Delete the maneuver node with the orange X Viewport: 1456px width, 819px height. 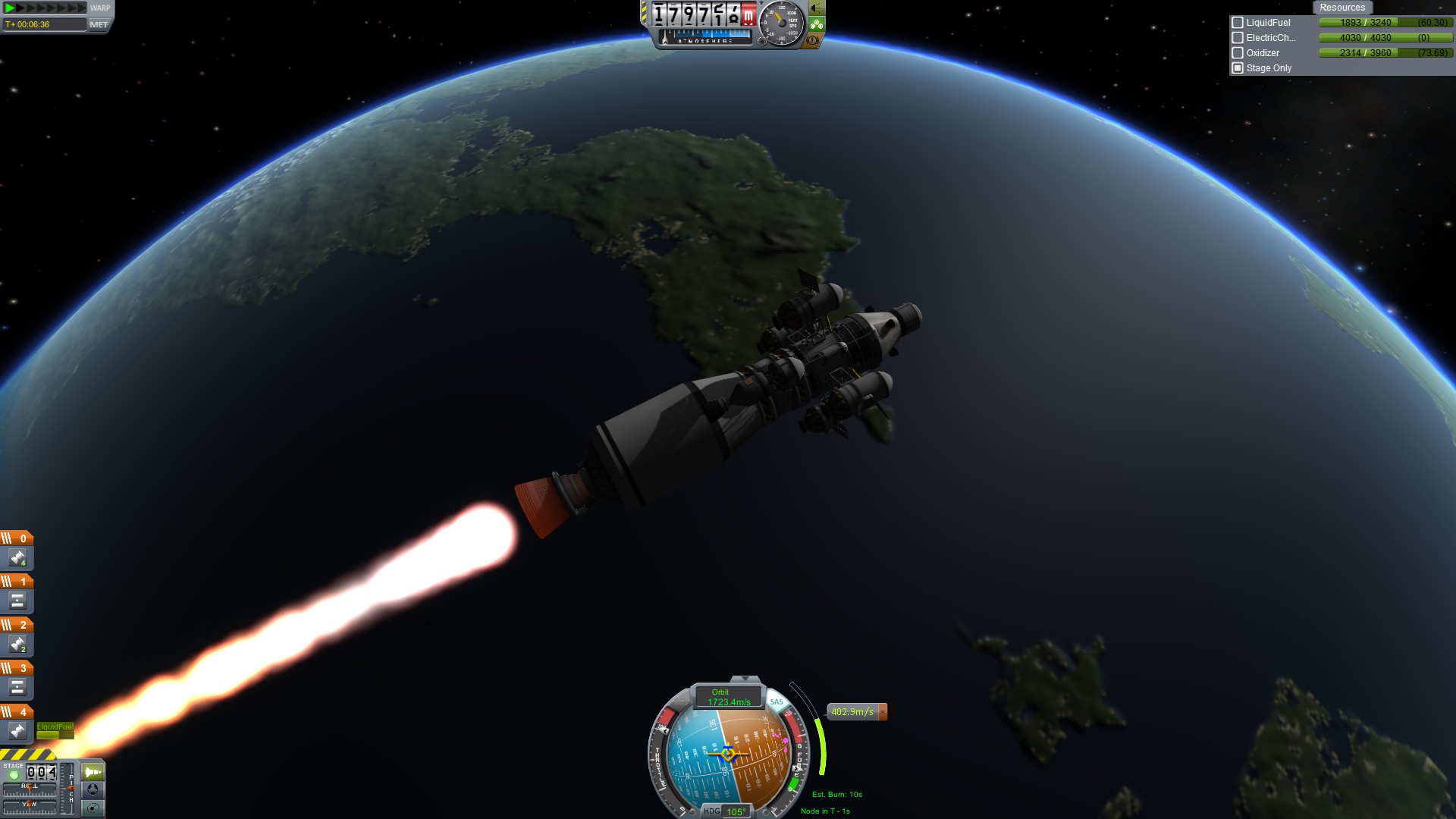pyautogui.click(x=882, y=711)
